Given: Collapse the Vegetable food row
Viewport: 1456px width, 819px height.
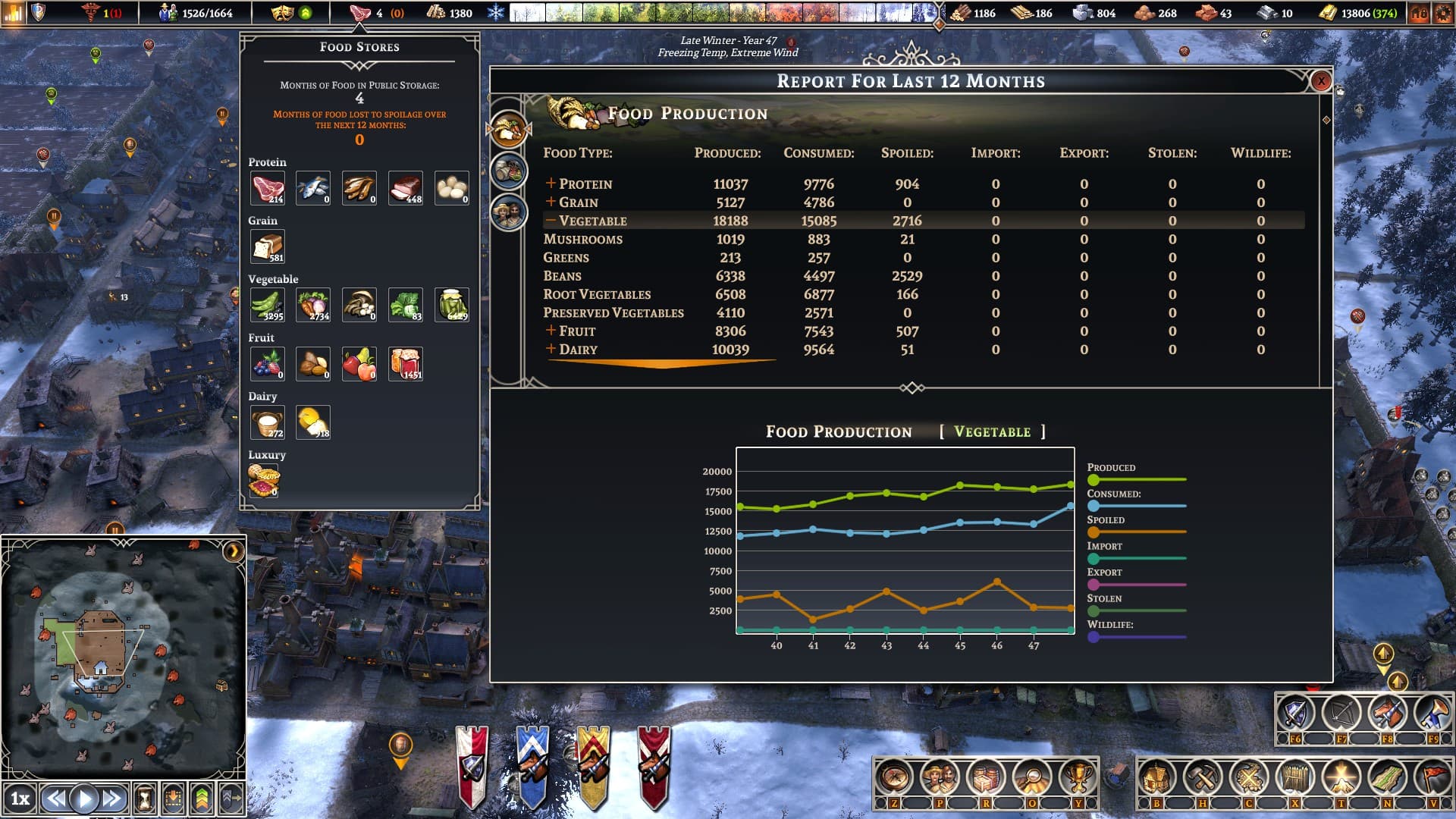Looking at the screenshot, I should (x=551, y=221).
